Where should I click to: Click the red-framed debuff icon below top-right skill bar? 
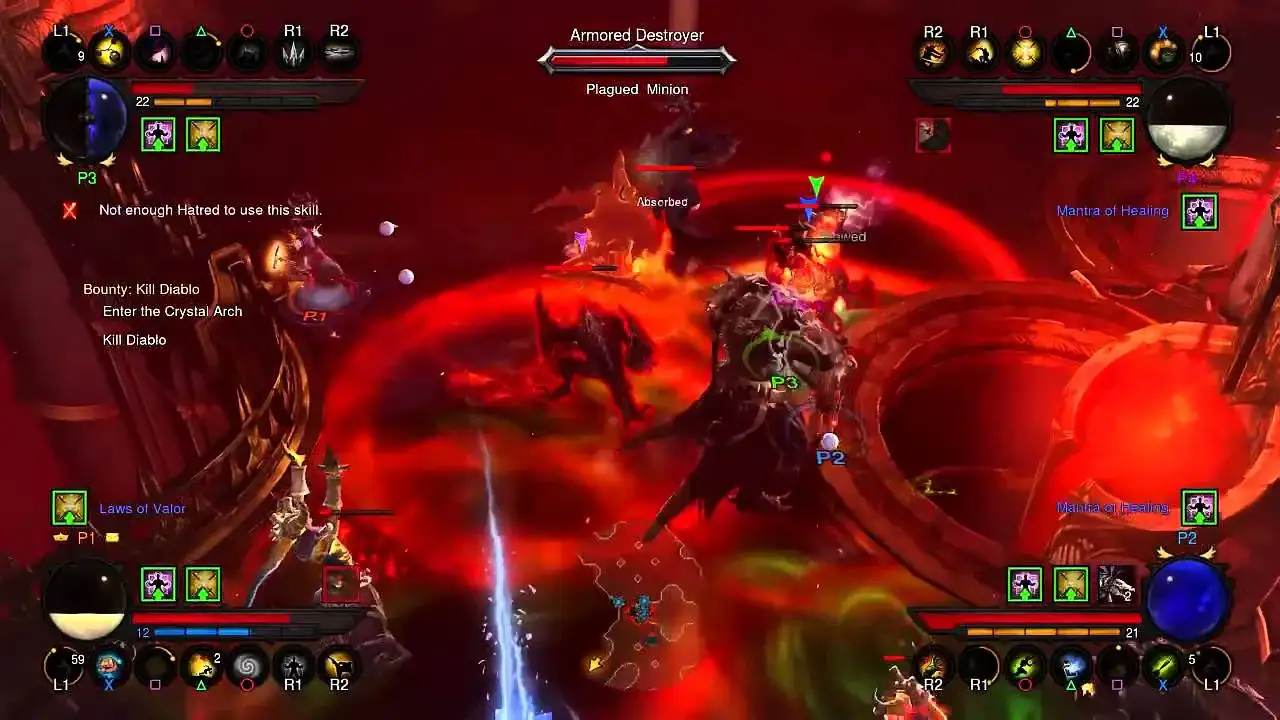tap(933, 137)
